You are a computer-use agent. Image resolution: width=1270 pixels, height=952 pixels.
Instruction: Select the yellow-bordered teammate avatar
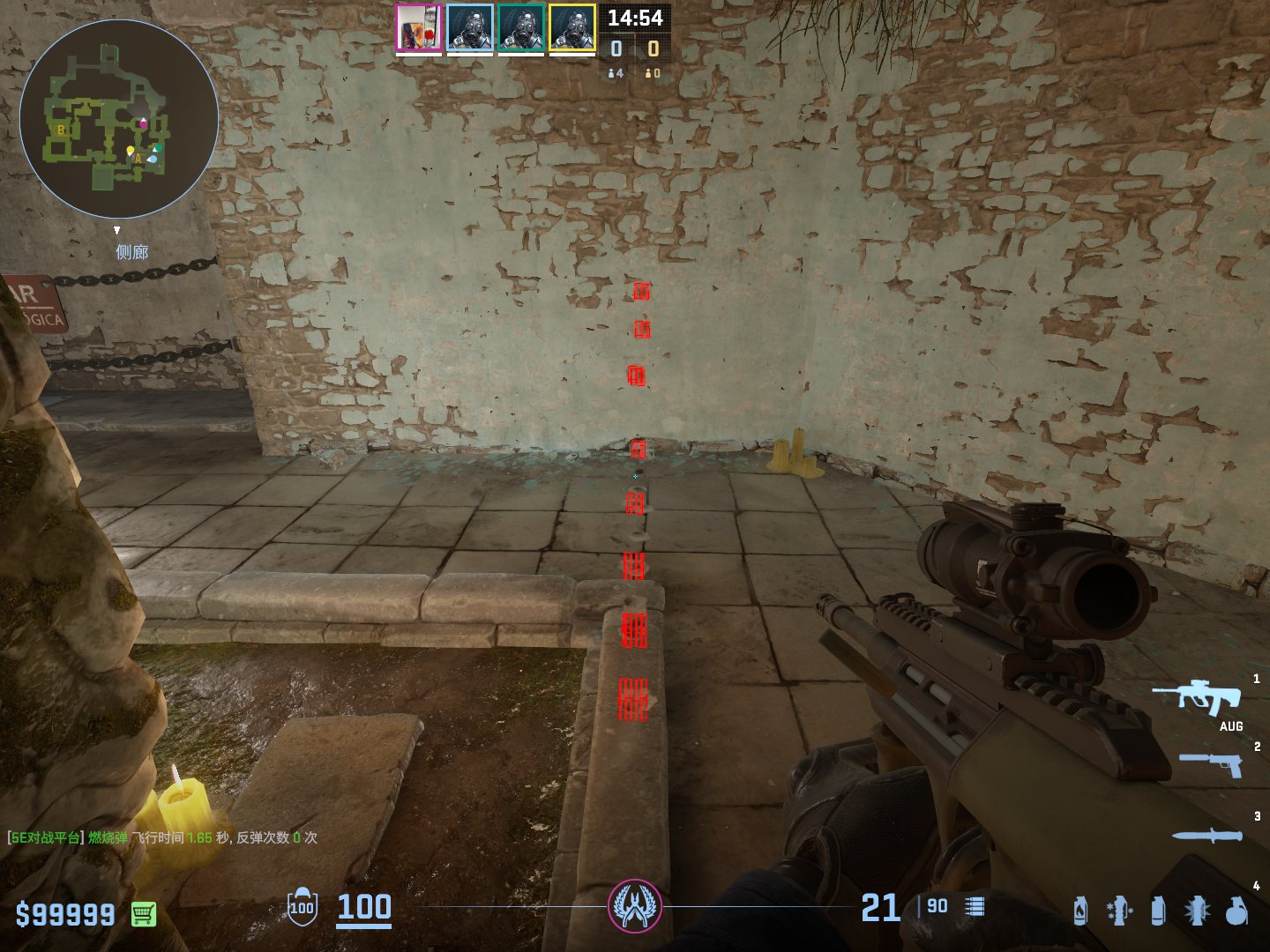(x=572, y=28)
